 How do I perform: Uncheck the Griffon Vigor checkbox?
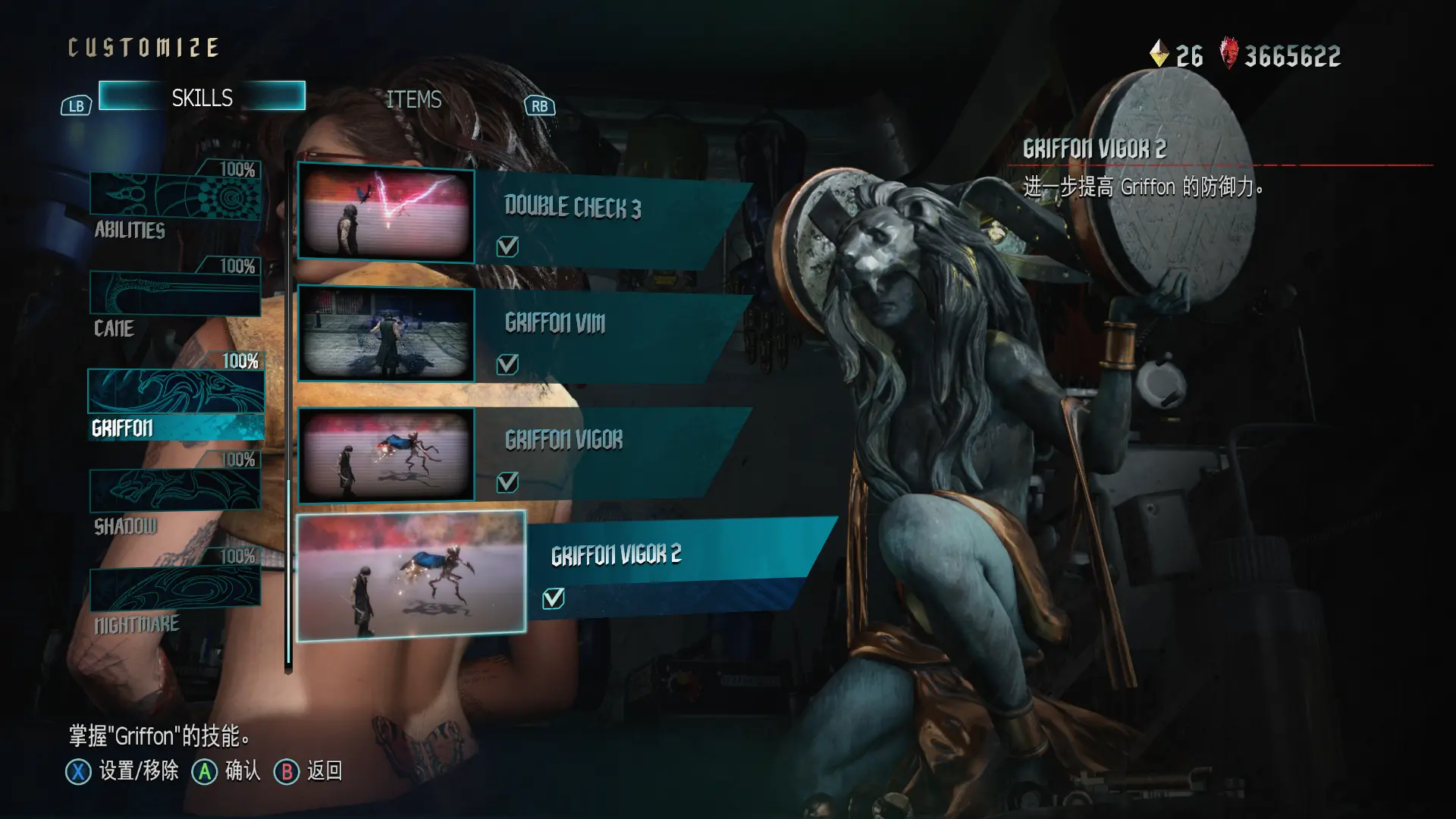point(507,482)
